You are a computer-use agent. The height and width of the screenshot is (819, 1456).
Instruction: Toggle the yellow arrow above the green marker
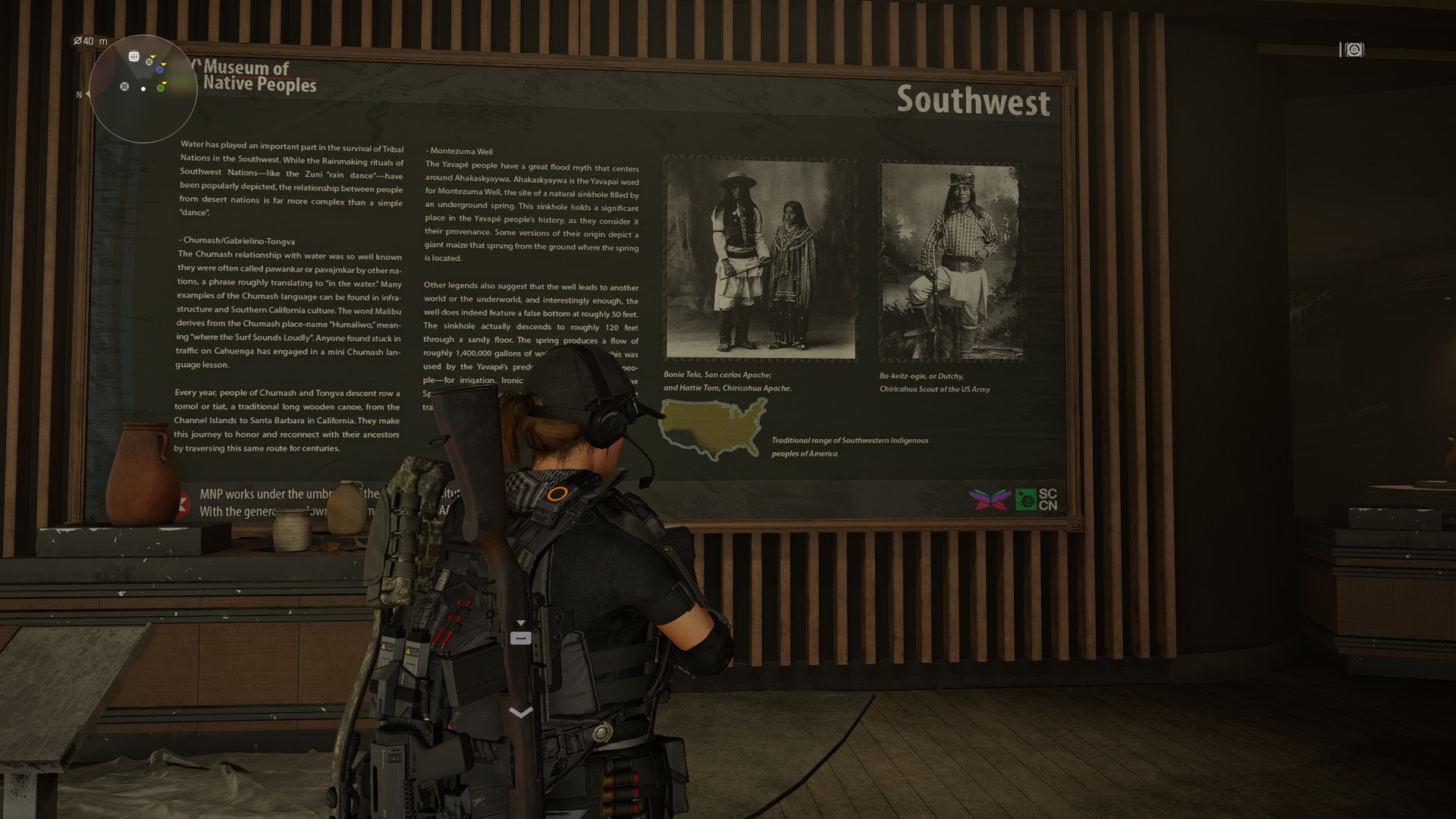click(165, 82)
